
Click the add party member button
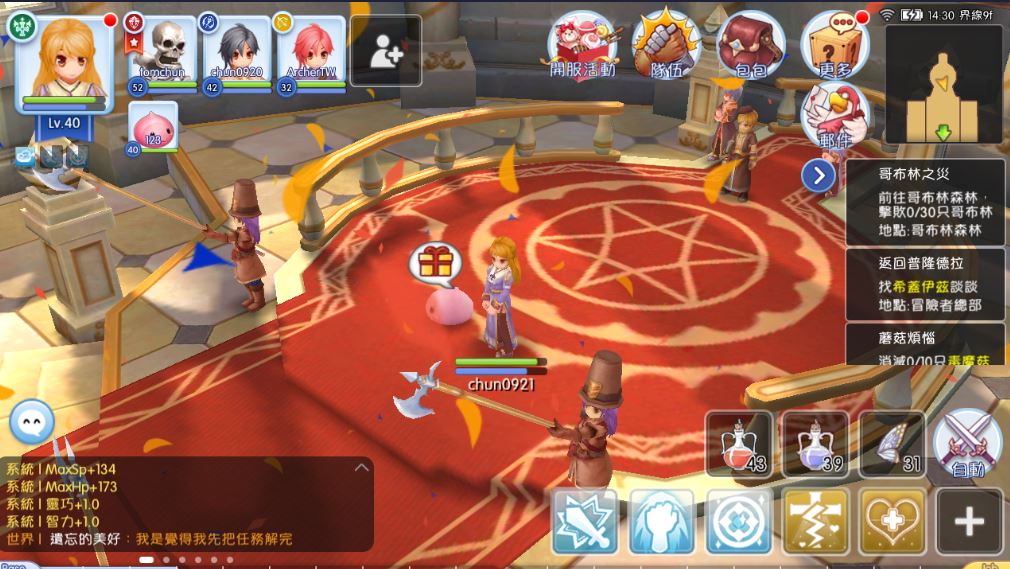pyautogui.click(x=385, y=52)
